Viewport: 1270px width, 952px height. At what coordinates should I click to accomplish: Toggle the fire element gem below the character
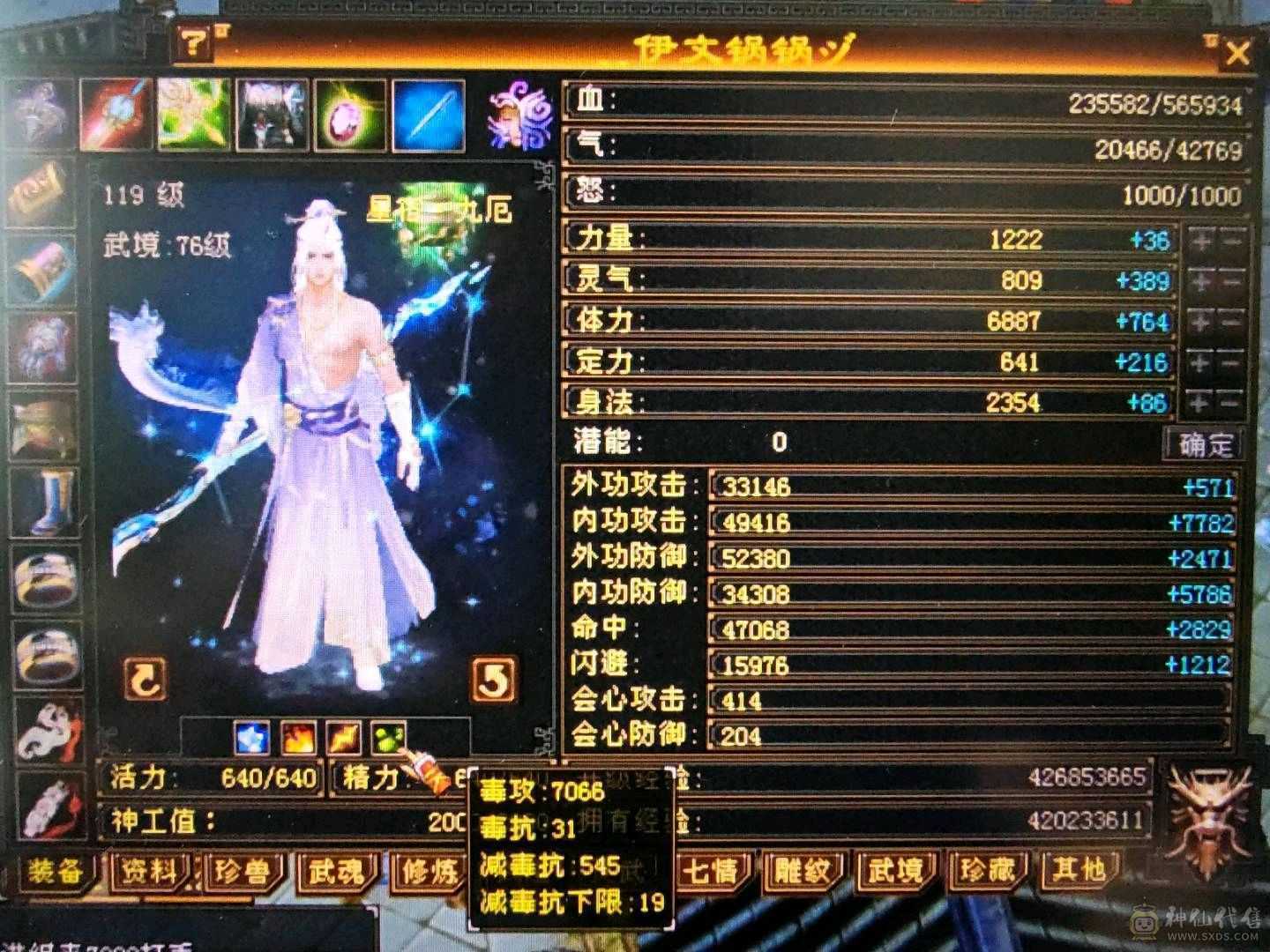[299, 739]
